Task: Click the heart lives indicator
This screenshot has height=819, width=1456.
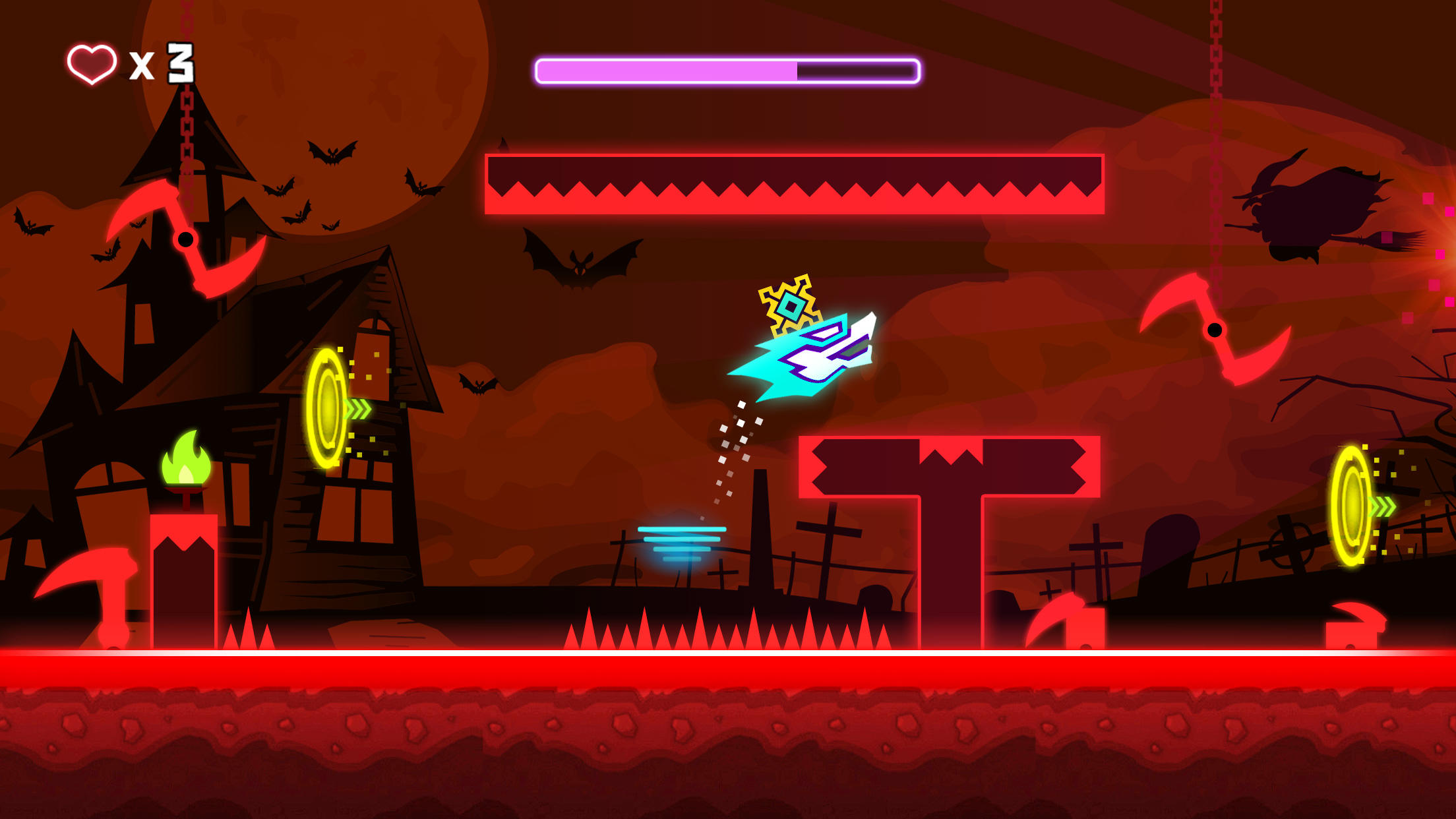Action: coord(90,63)
